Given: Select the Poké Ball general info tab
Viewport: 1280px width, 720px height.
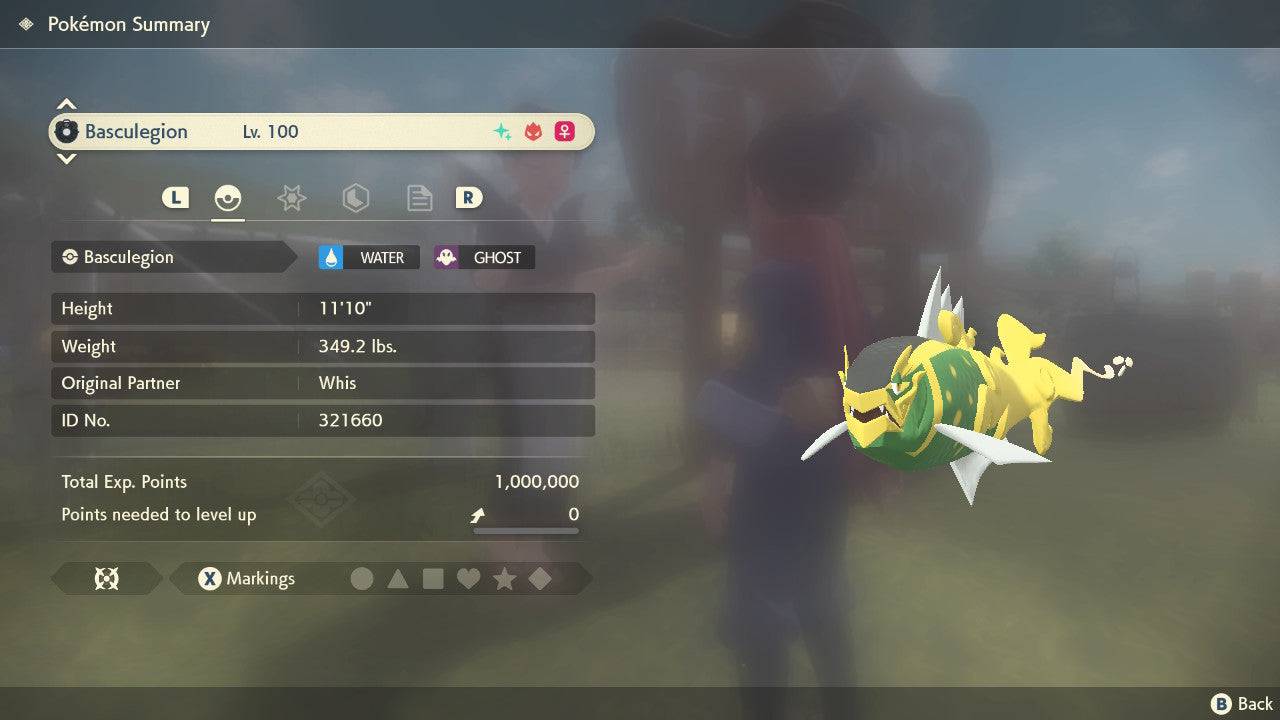Looking at the screenshot, I should (x=228, y=198).
